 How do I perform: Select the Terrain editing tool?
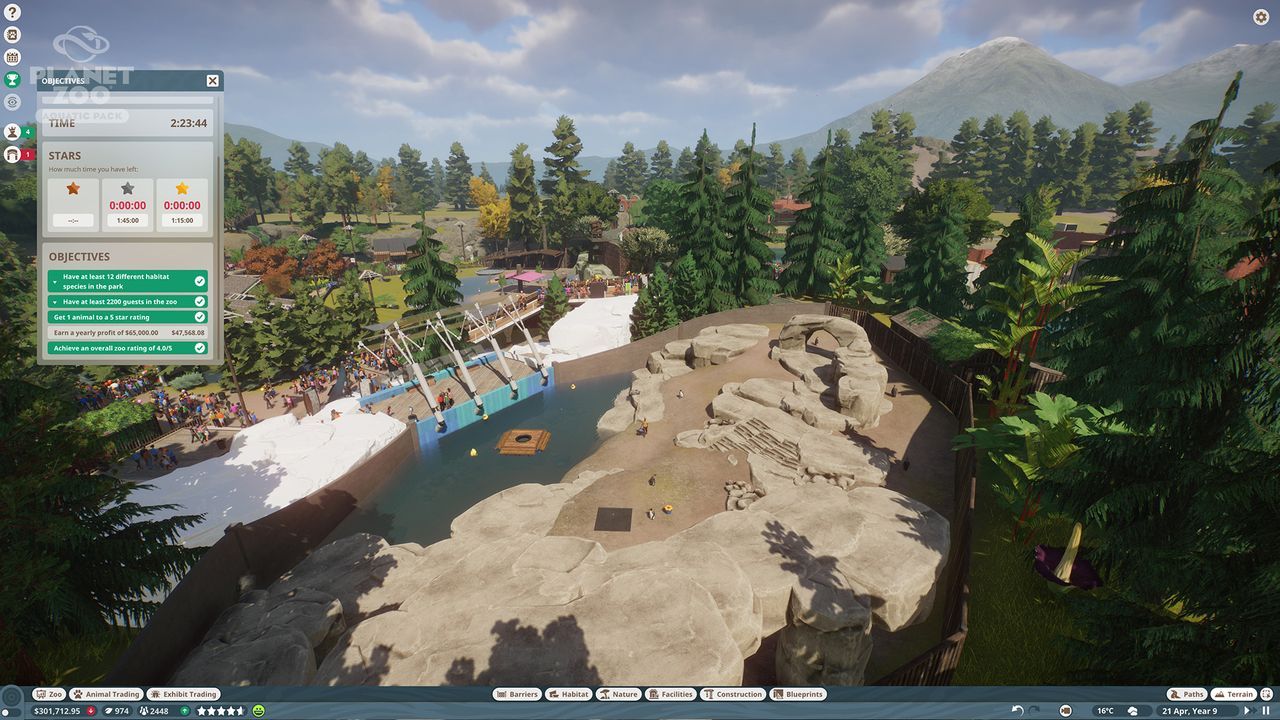tap(1235, 694)
